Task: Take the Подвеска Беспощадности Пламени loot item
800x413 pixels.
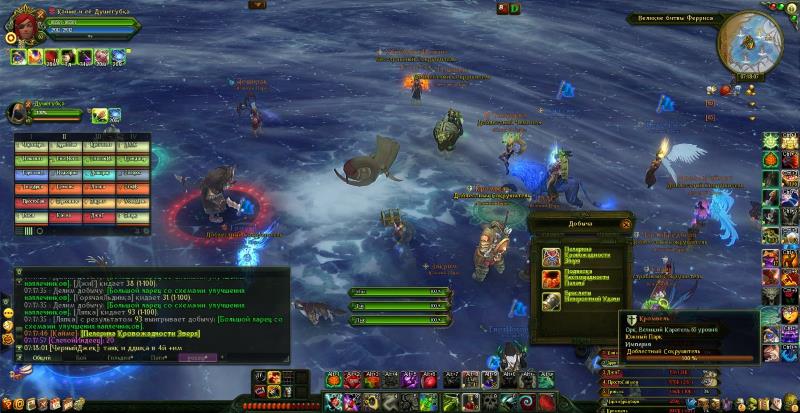Action: tap(551, 278)
